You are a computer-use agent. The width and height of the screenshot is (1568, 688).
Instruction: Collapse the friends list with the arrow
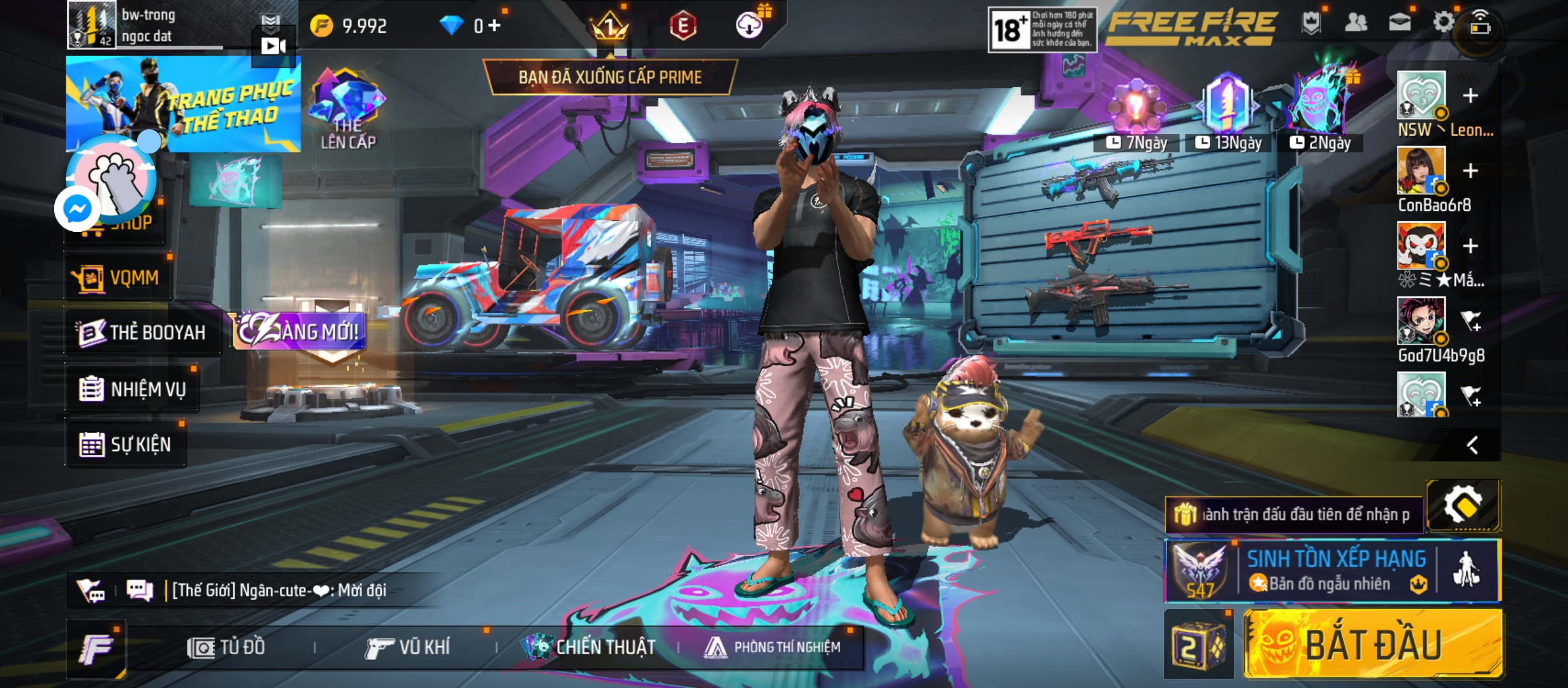[x=1472, y=445]
